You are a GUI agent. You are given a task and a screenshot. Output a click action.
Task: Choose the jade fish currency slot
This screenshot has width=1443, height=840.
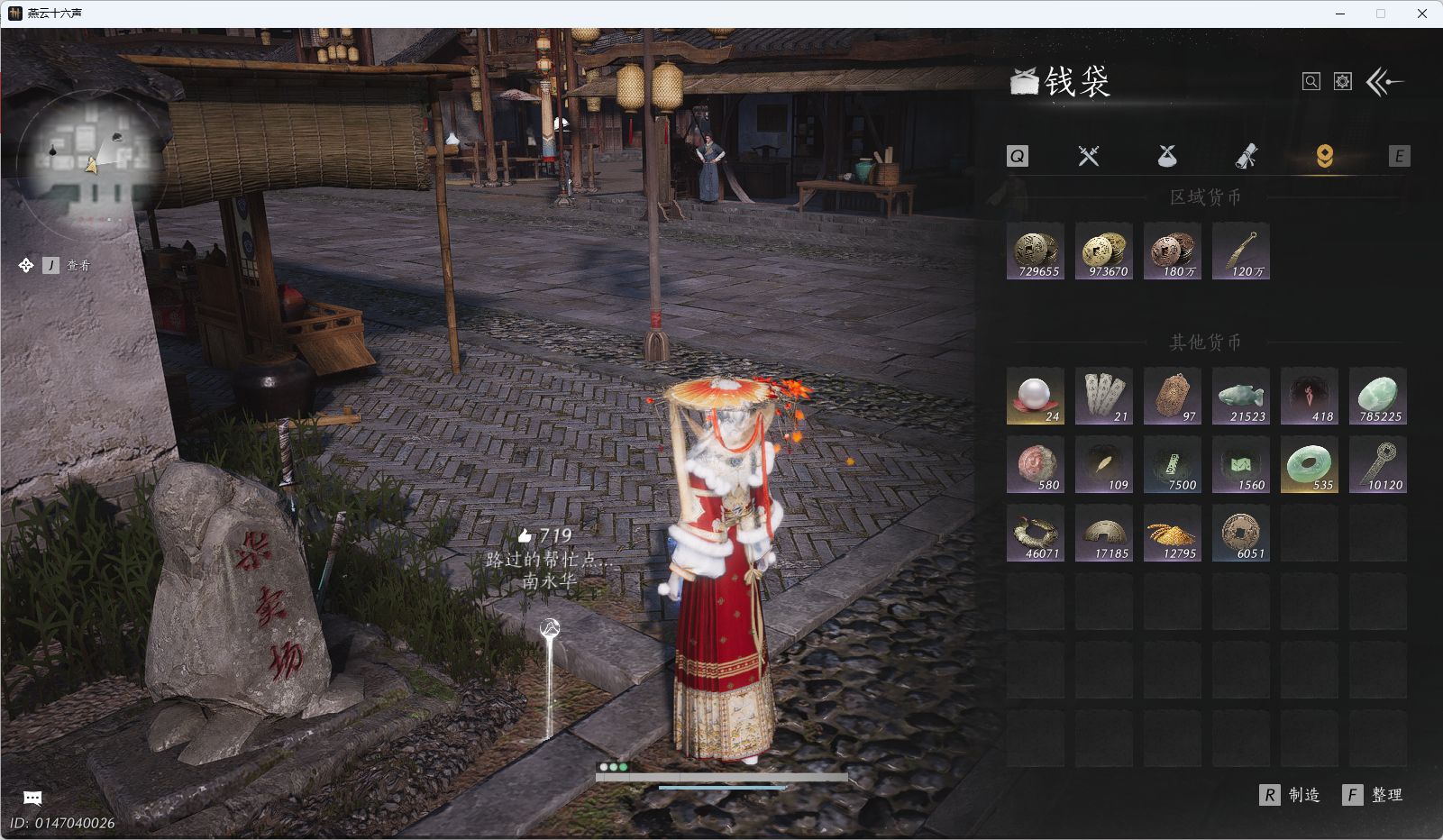1241,397
